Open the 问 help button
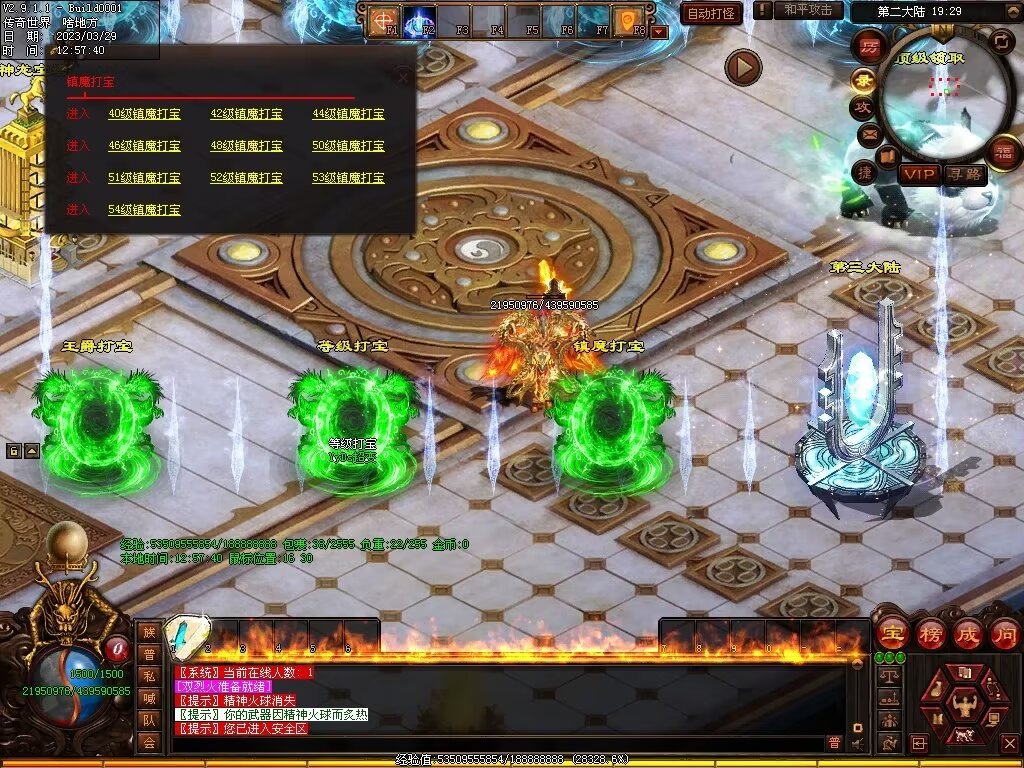The image size is (1024, 768). [1004, 633]
